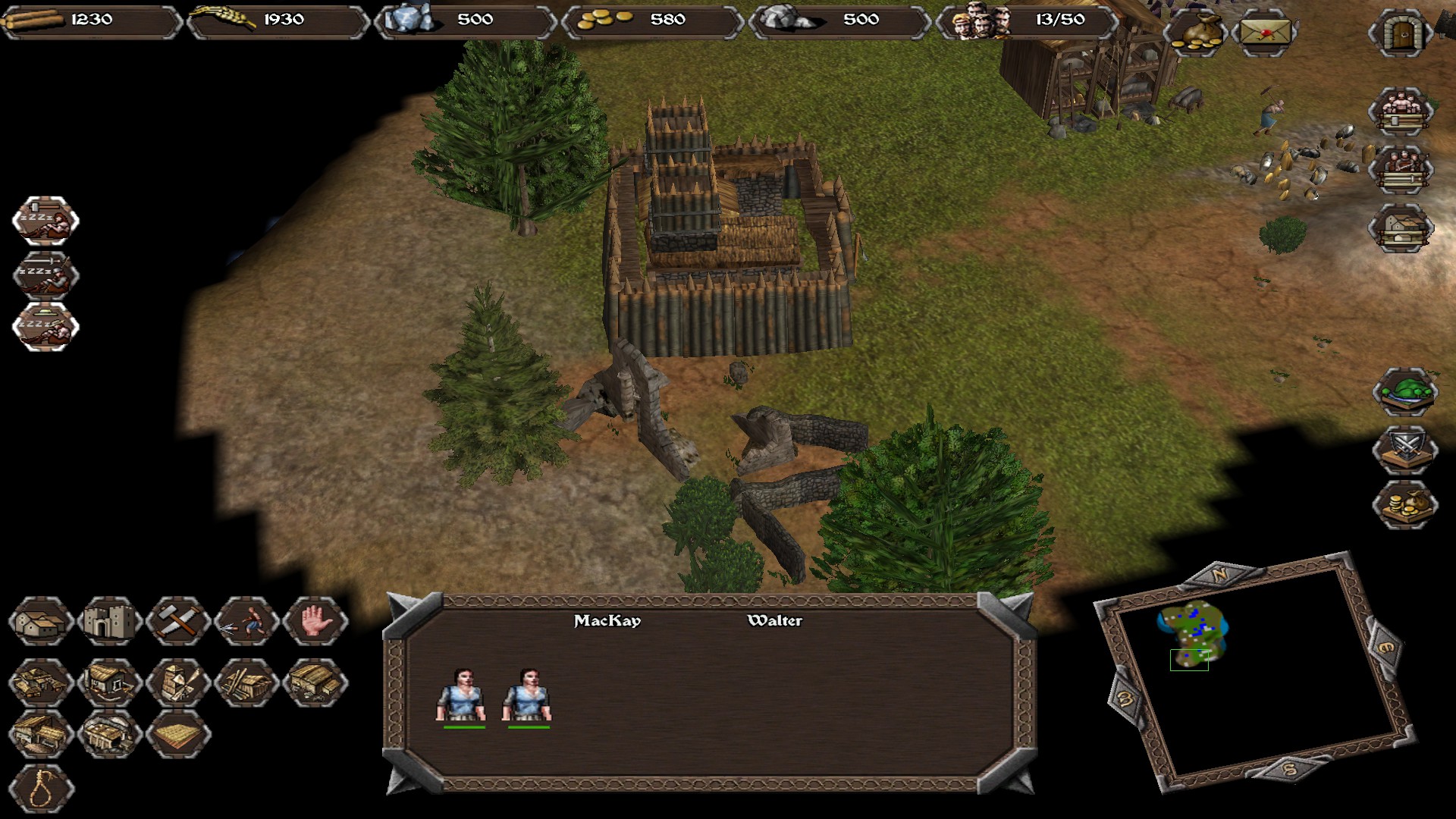
Task: Select the civil buildings category icon
Action: (x=42, y=623)
